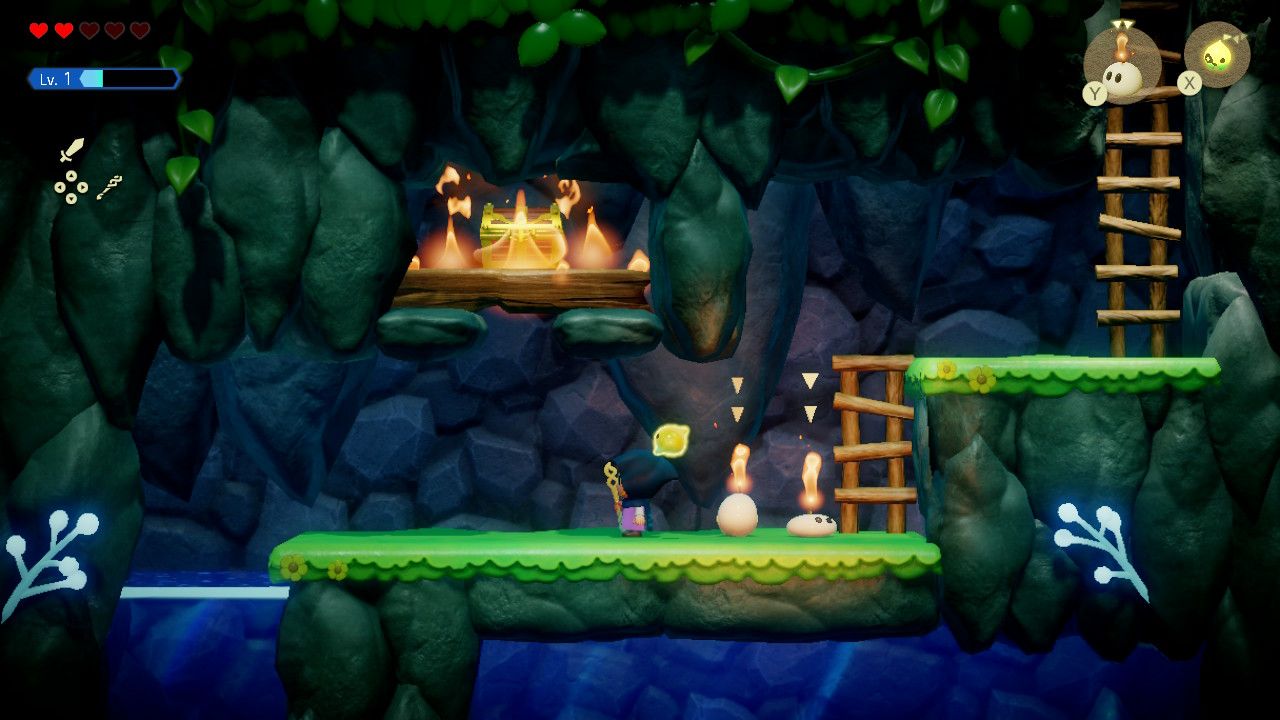Screen dimensions: 1280x720
Task: Click the yellow flower on the right grassy ledge
Action: (948, 371)
